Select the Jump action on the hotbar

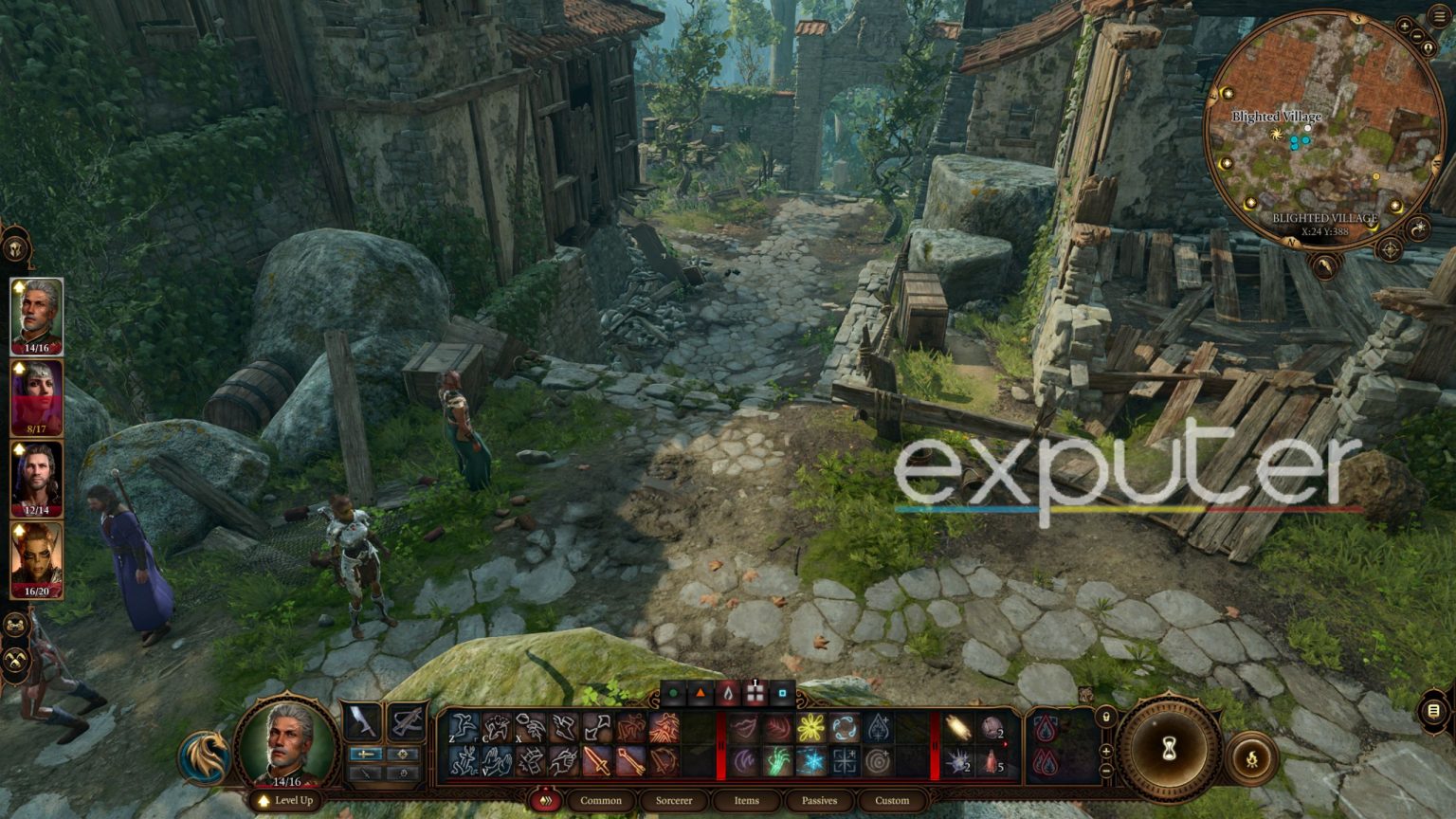point(463,728)
